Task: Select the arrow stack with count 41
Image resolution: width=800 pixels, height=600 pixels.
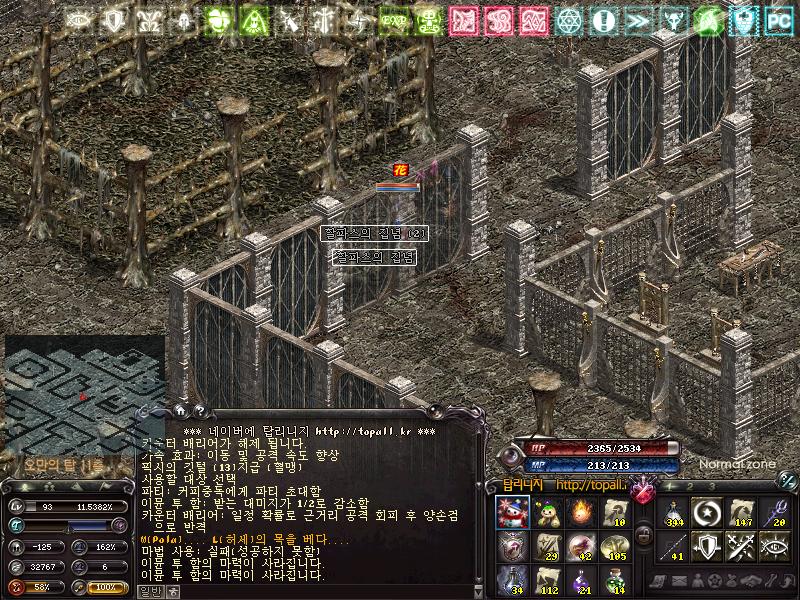Action: (674, 545)
